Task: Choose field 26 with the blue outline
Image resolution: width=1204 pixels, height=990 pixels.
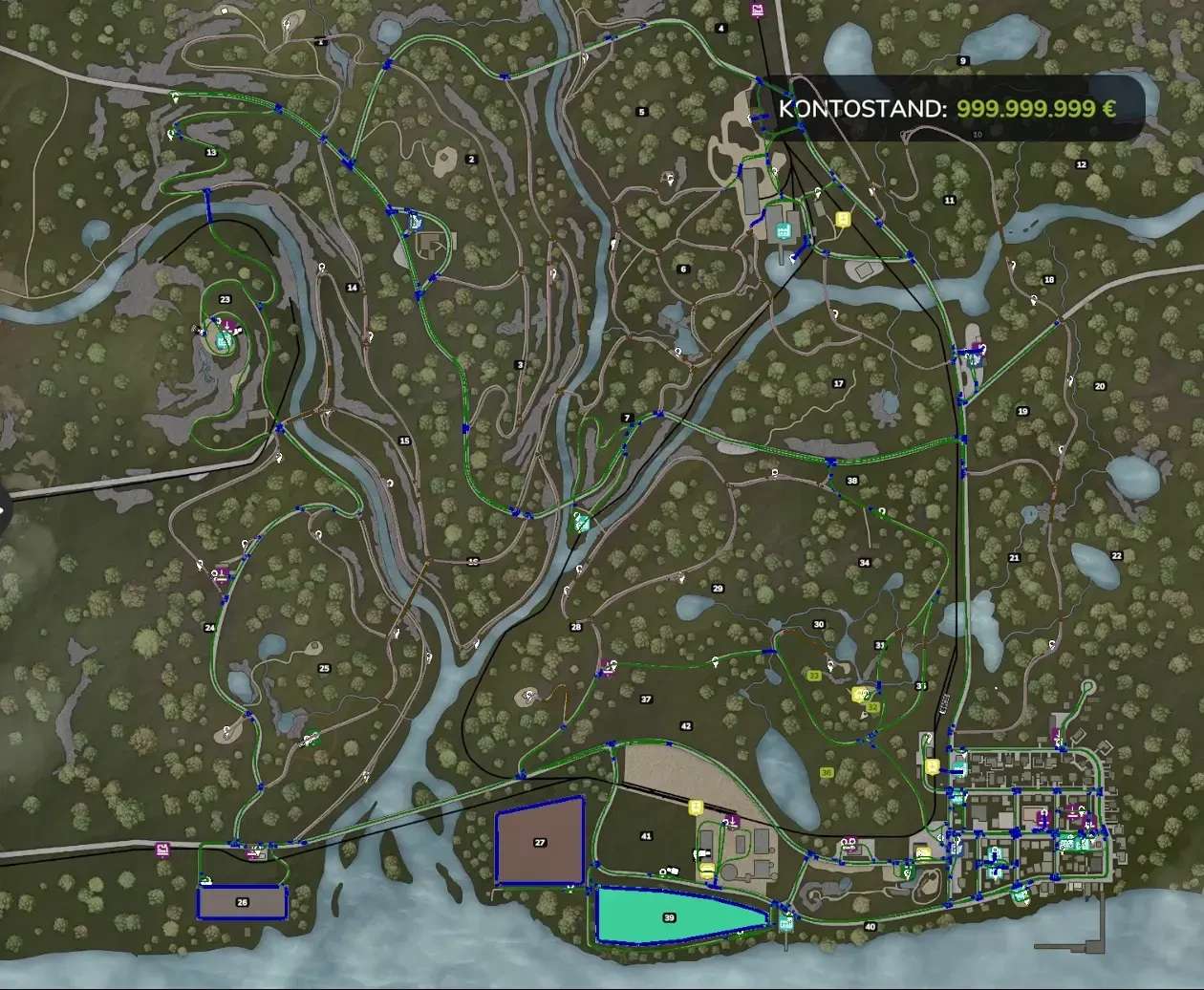Action: pos(242,902)
